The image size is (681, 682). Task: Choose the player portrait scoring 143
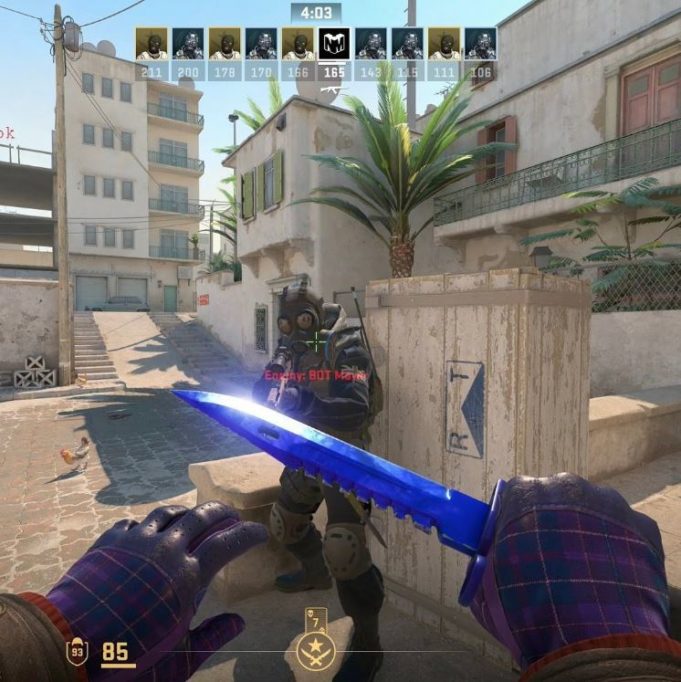pyautogui.click(x=371, y=44)
